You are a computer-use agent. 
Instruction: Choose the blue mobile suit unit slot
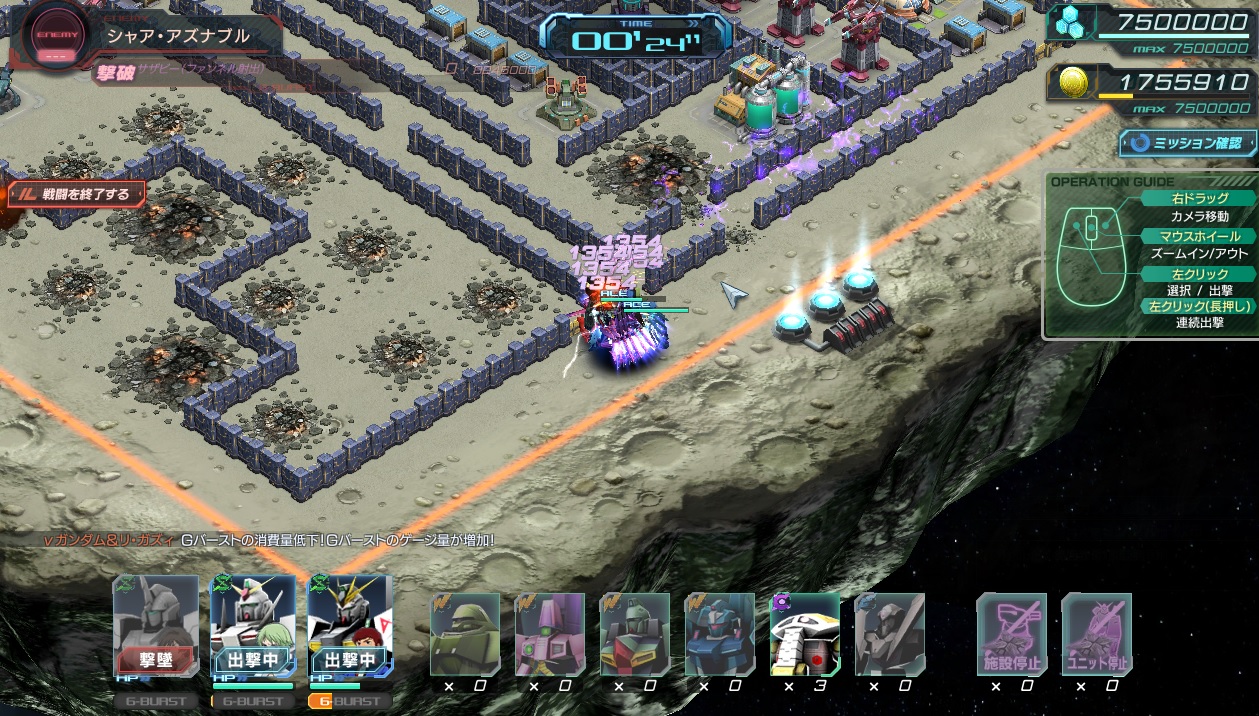tap(720, 634)
